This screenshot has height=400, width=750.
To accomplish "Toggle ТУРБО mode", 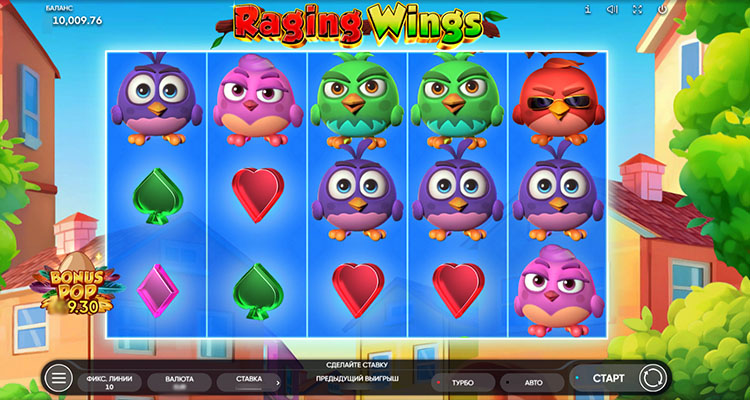I will pos(462,381).
